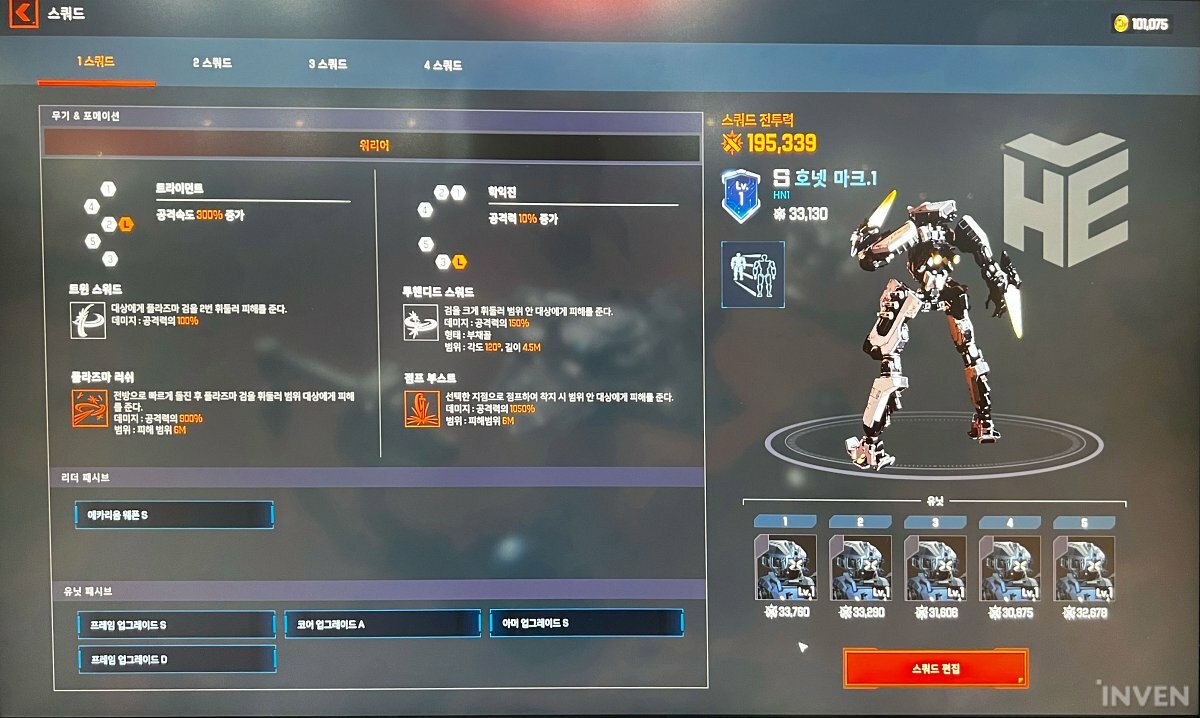Image resolution: width=1200 pixels, height=718 pixels.
Task: Choose the 투핸디드 스워드 skill icon
Action: pyautogui.click(x=420, y=322)
